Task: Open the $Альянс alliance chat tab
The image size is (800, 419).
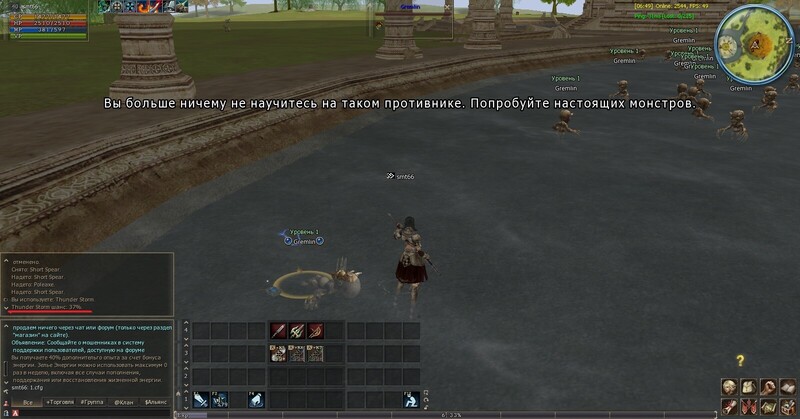Action: tap(155, 402)
